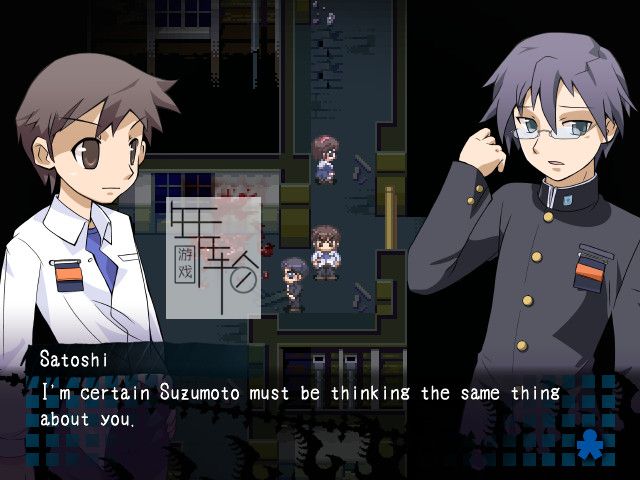Advance Satoshi's dialogue text box
The width and height of the screenshot is (640, 480).
pos(300,405)
